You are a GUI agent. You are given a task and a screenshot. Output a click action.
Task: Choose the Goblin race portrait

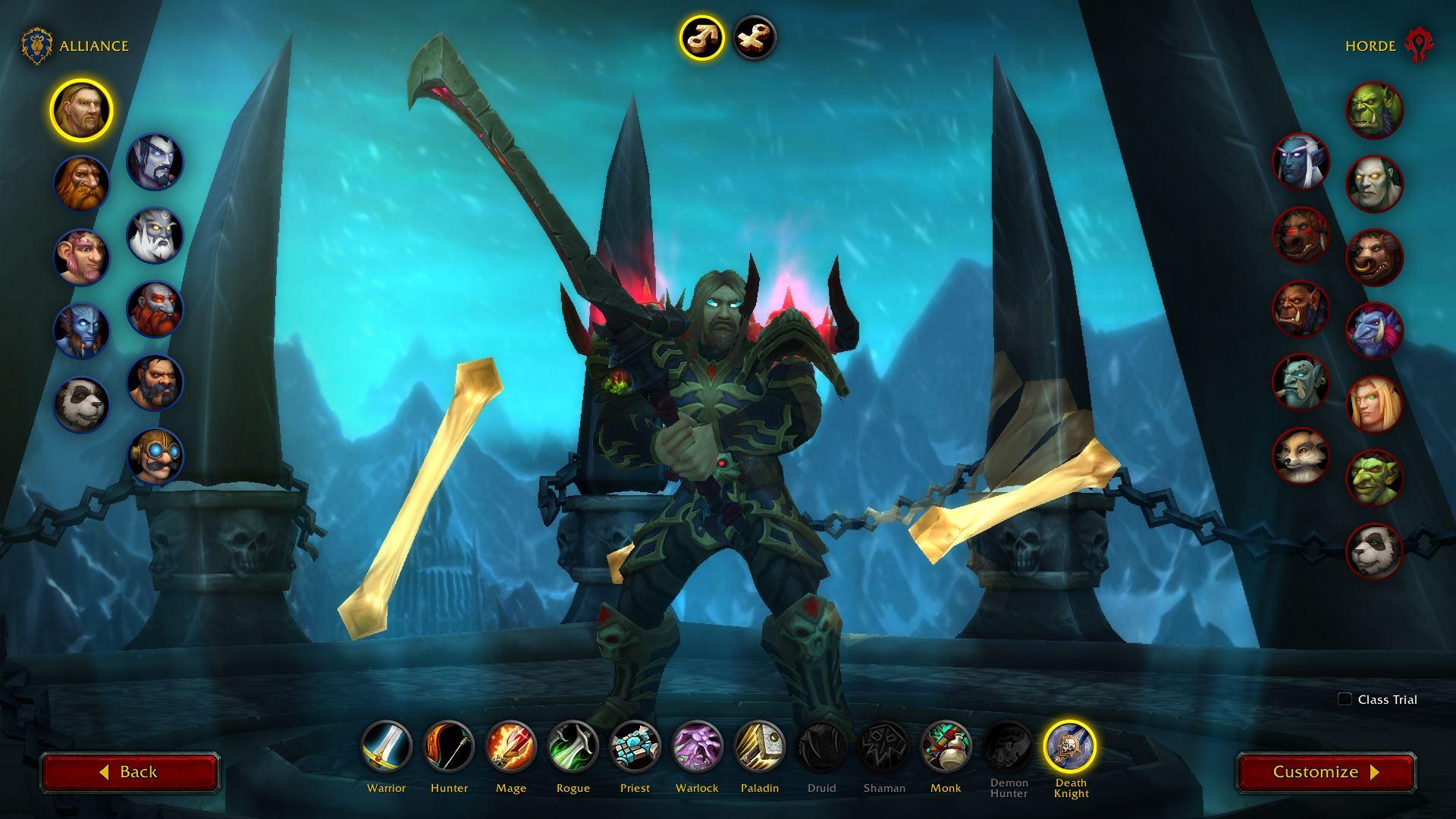1374,478
